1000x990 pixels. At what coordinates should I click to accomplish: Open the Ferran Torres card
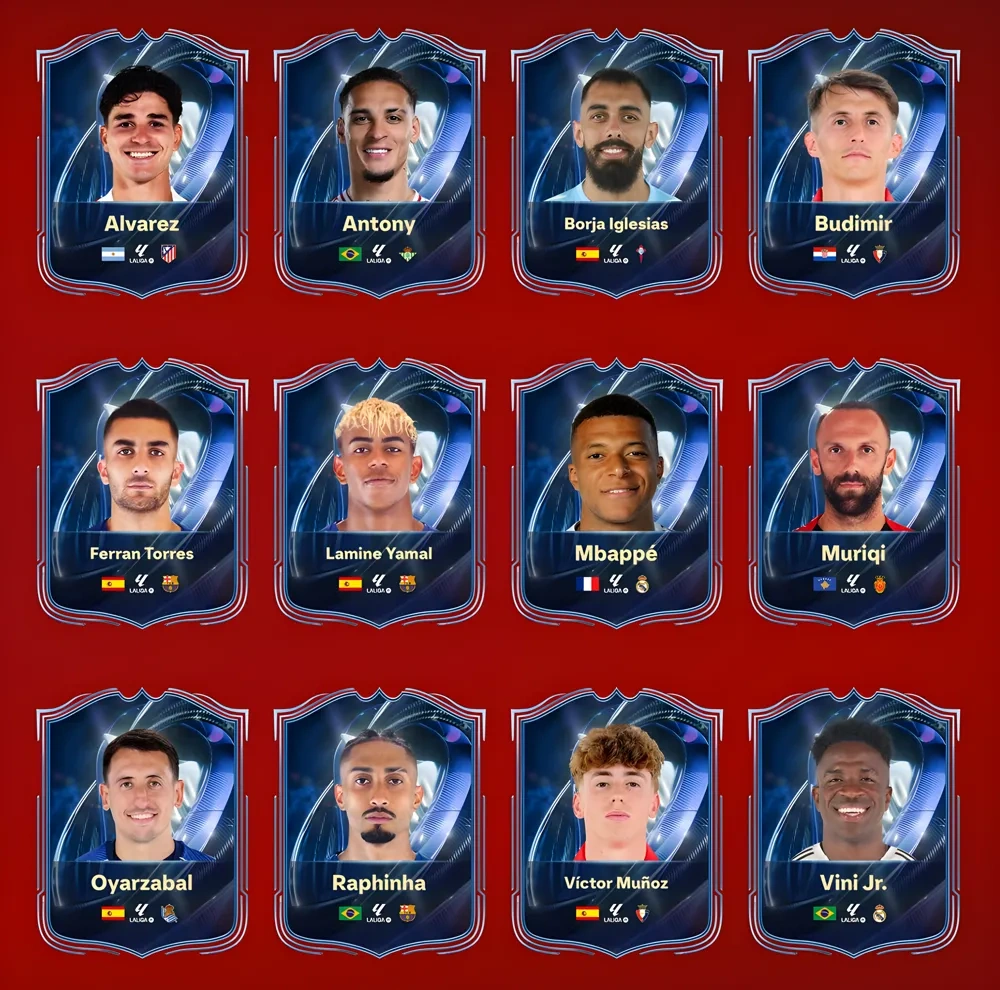point(142,495)
